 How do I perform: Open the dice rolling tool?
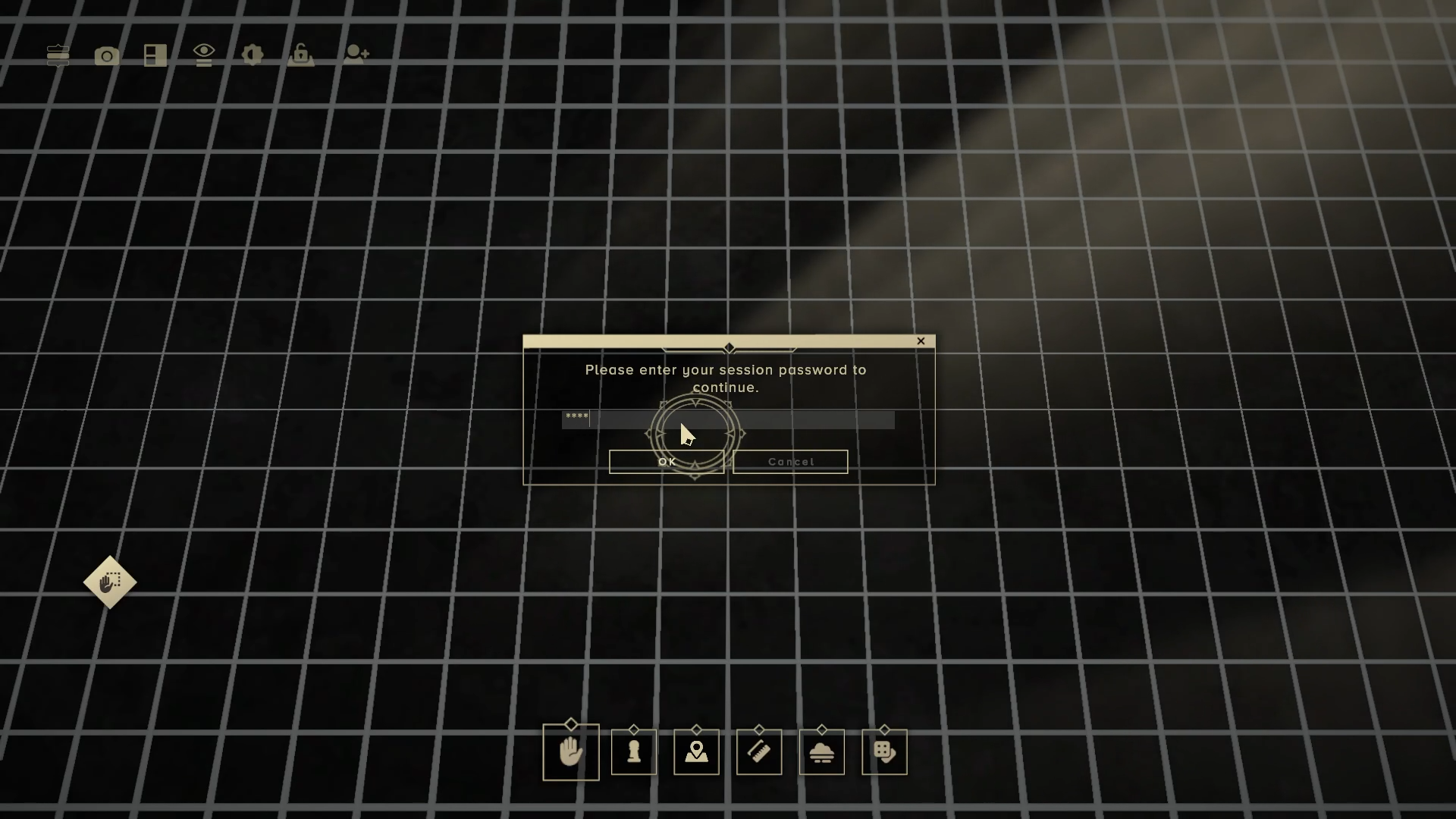tap(884, 752)
